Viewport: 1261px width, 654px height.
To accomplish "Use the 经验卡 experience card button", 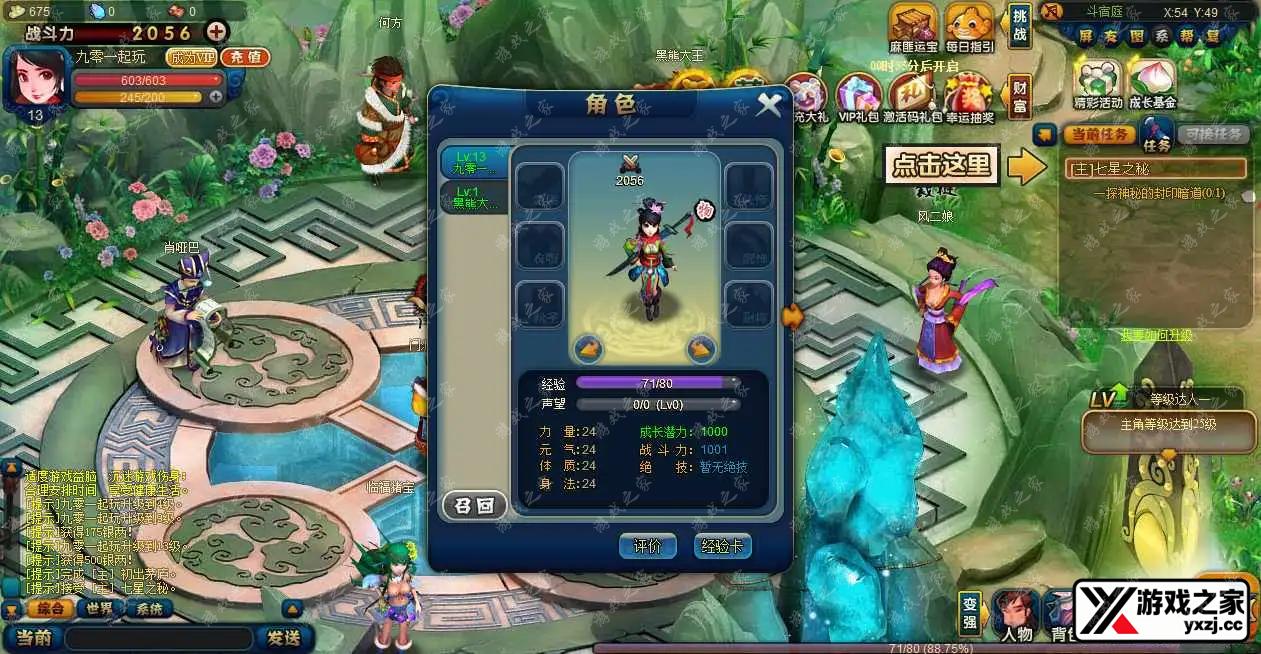I will click(x=722, y=546).
